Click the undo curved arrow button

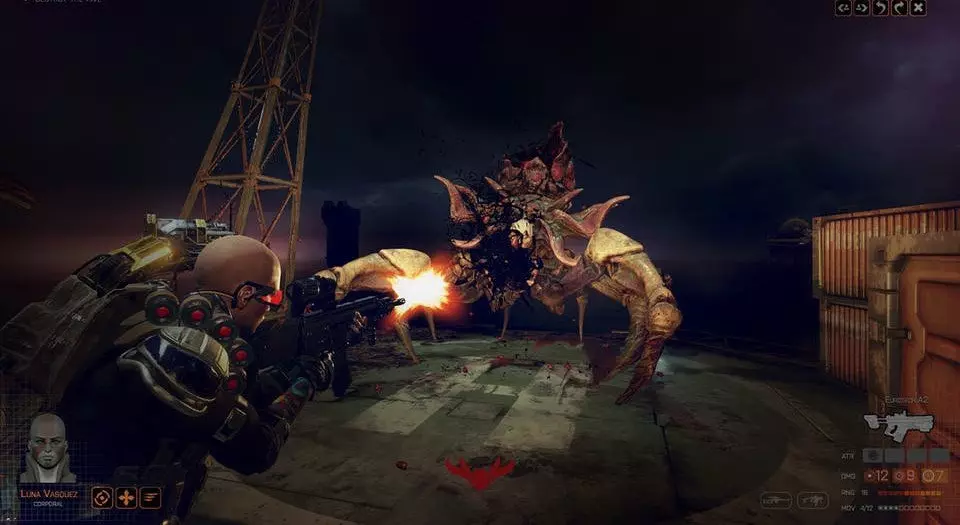click(880, 8)
